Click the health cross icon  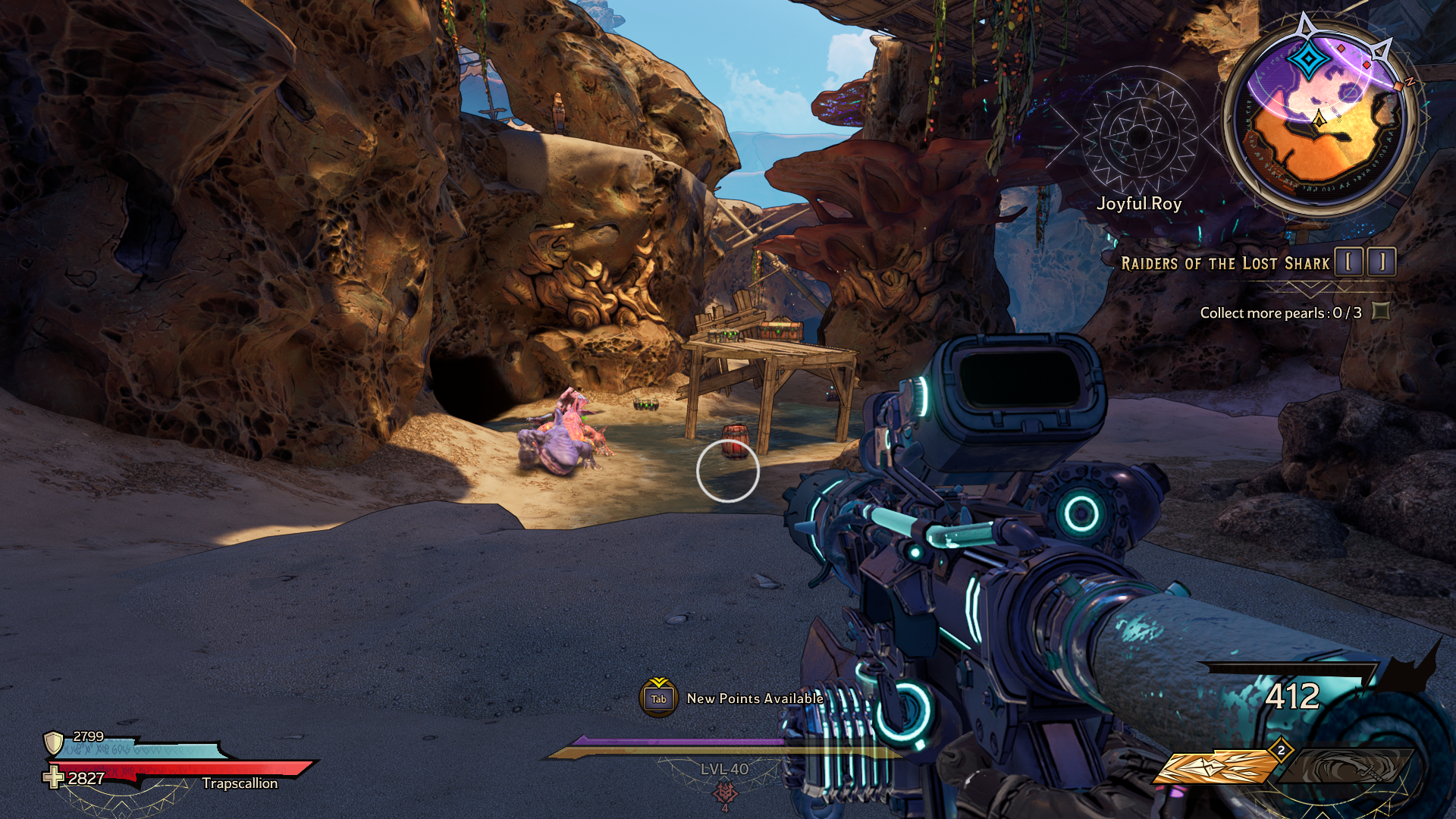(x=53, y=777)
